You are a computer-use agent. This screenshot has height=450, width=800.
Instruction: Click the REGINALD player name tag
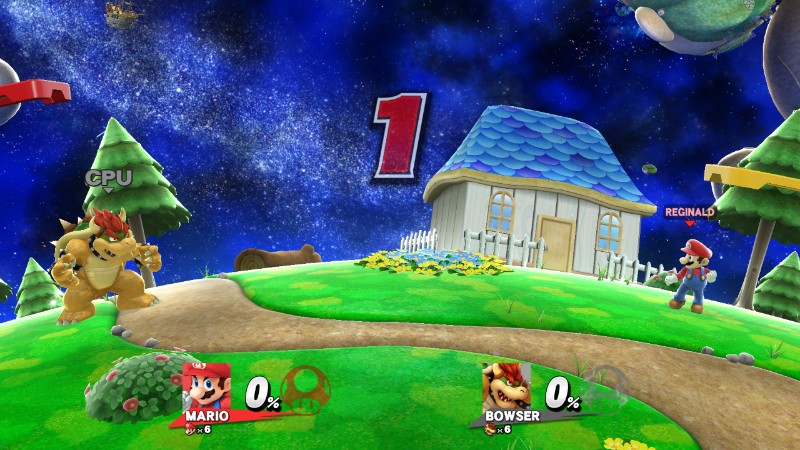click(689, 212)
